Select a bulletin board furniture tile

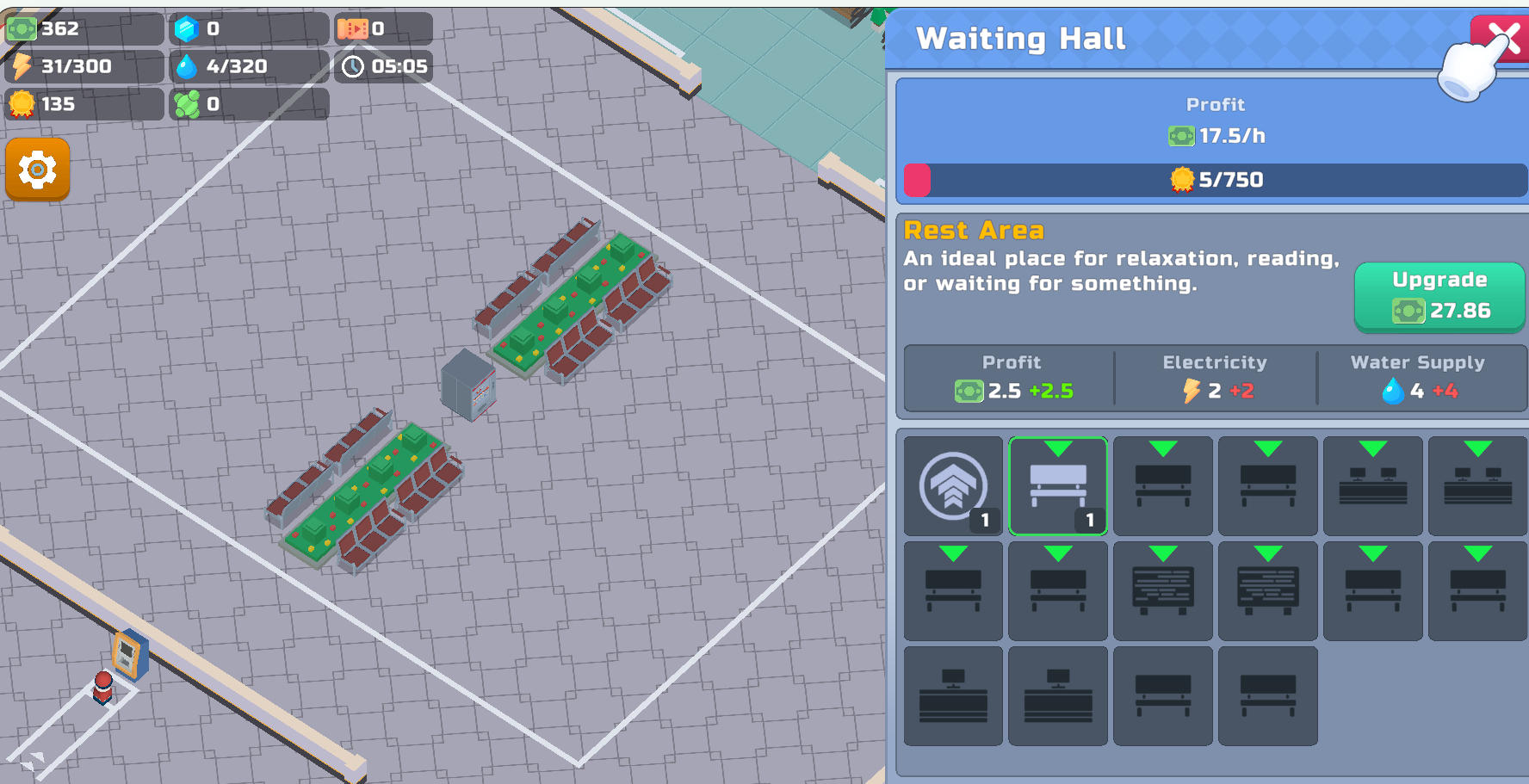click(1163, 591)
